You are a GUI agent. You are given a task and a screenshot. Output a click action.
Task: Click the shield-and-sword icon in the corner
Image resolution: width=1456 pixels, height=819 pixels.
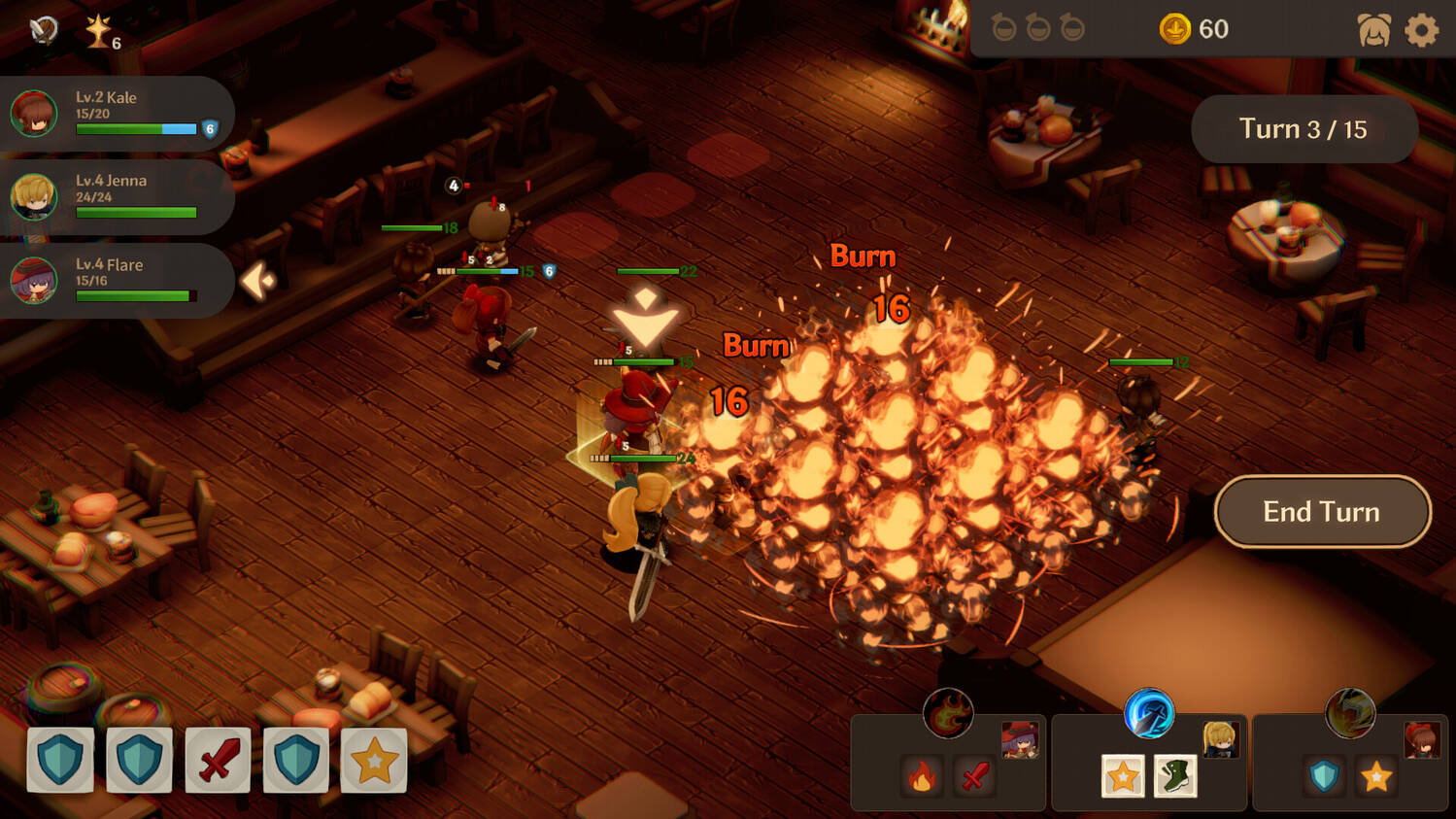click(x=43, y=30)
